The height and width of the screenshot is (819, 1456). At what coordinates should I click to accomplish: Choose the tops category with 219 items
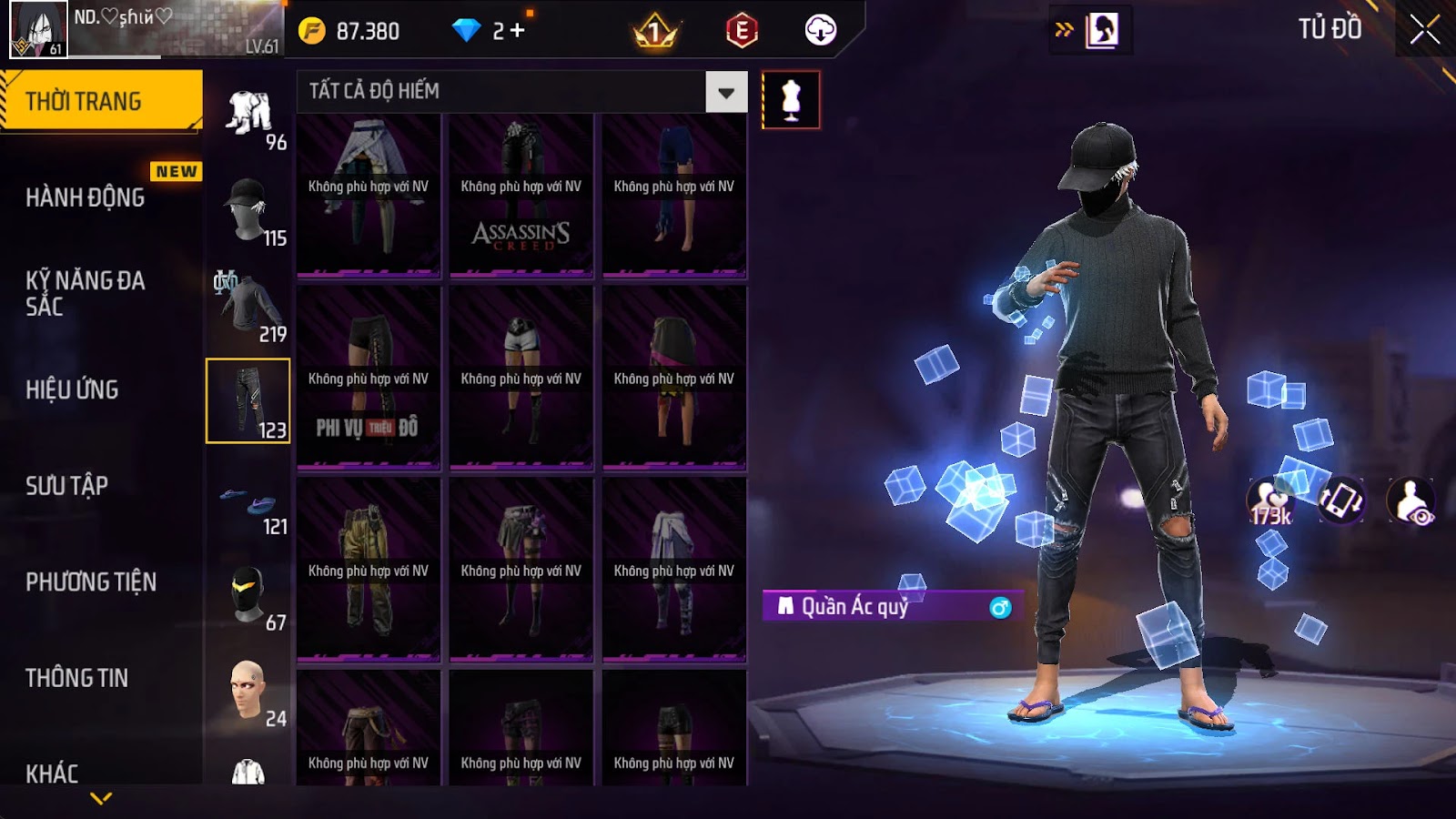(x=248, y=306)
